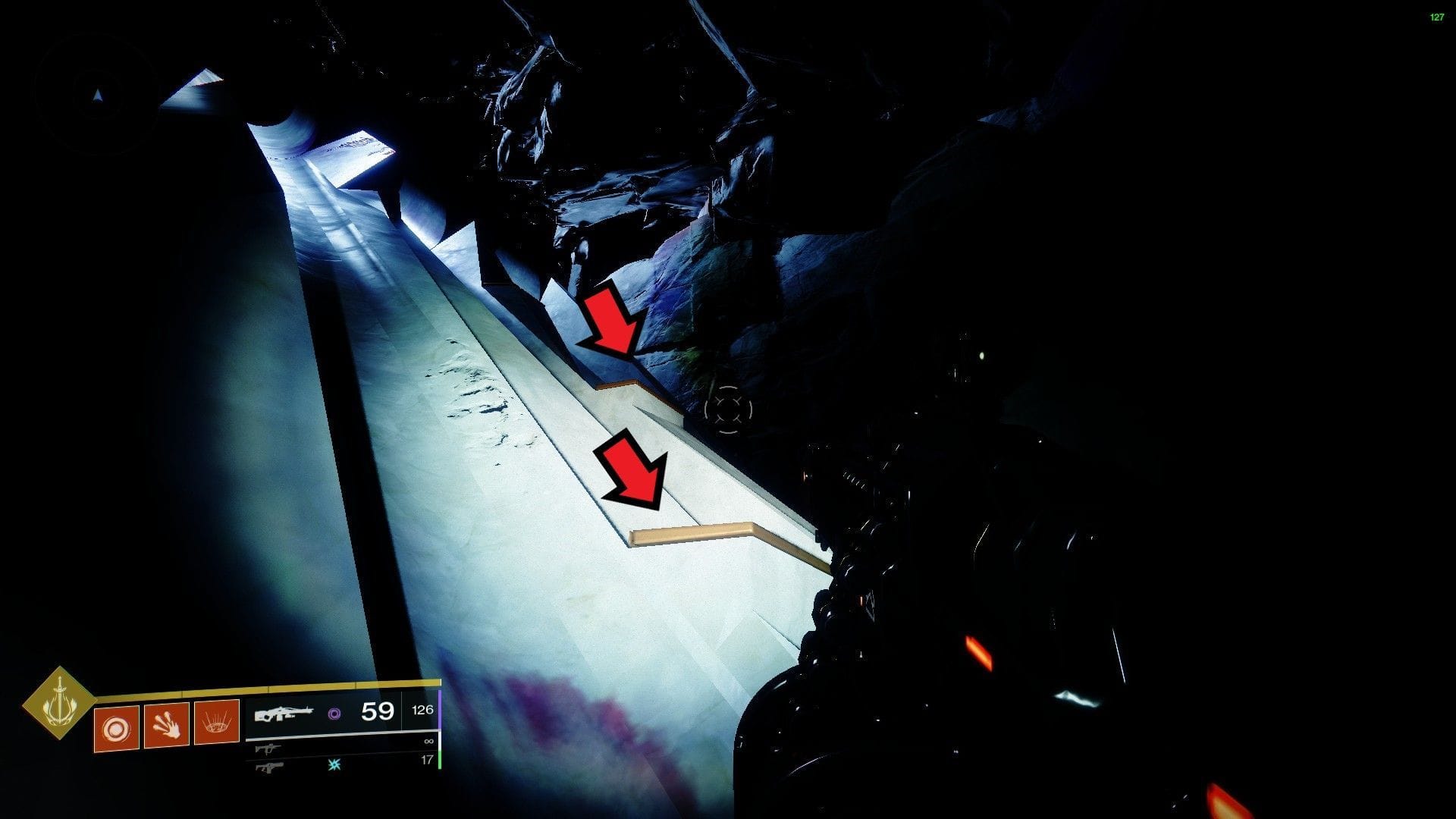This screenshot has width=1456, height=819.
Task: Click the Void element symbol beside the weapon
Action: click(x=335, y=714)
